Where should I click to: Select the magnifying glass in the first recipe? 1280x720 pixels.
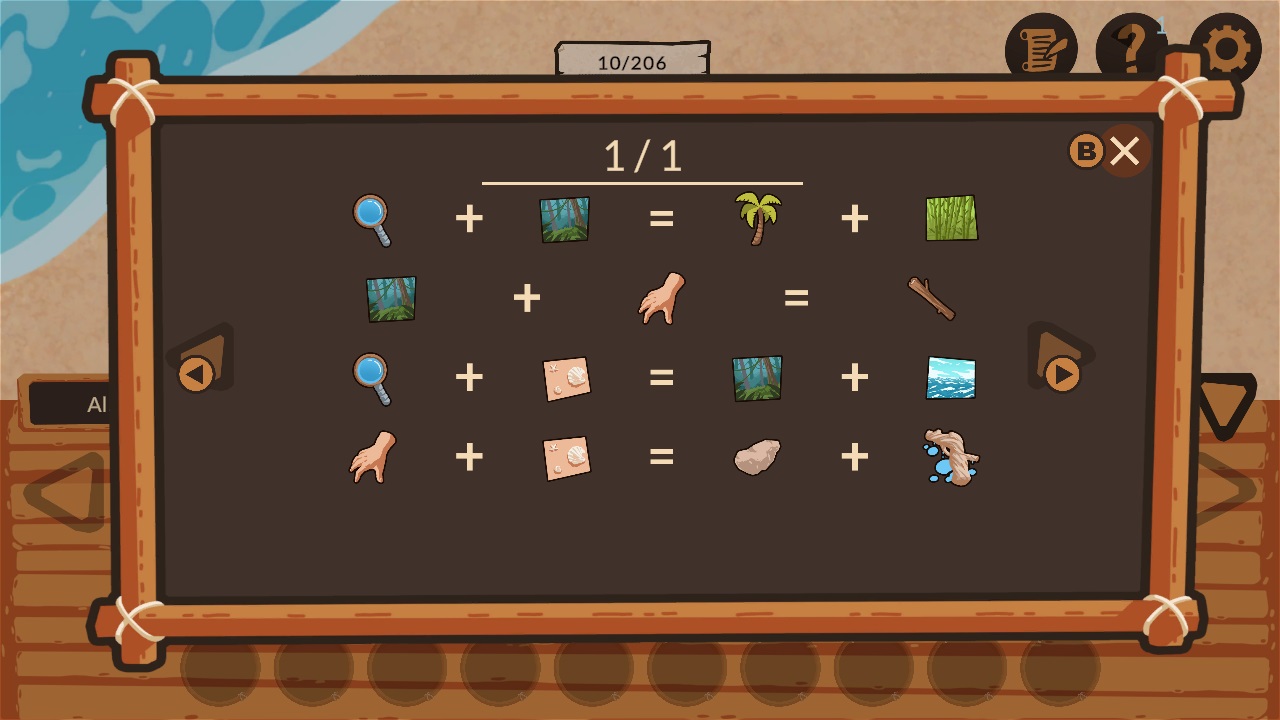[x=371, y=218]
